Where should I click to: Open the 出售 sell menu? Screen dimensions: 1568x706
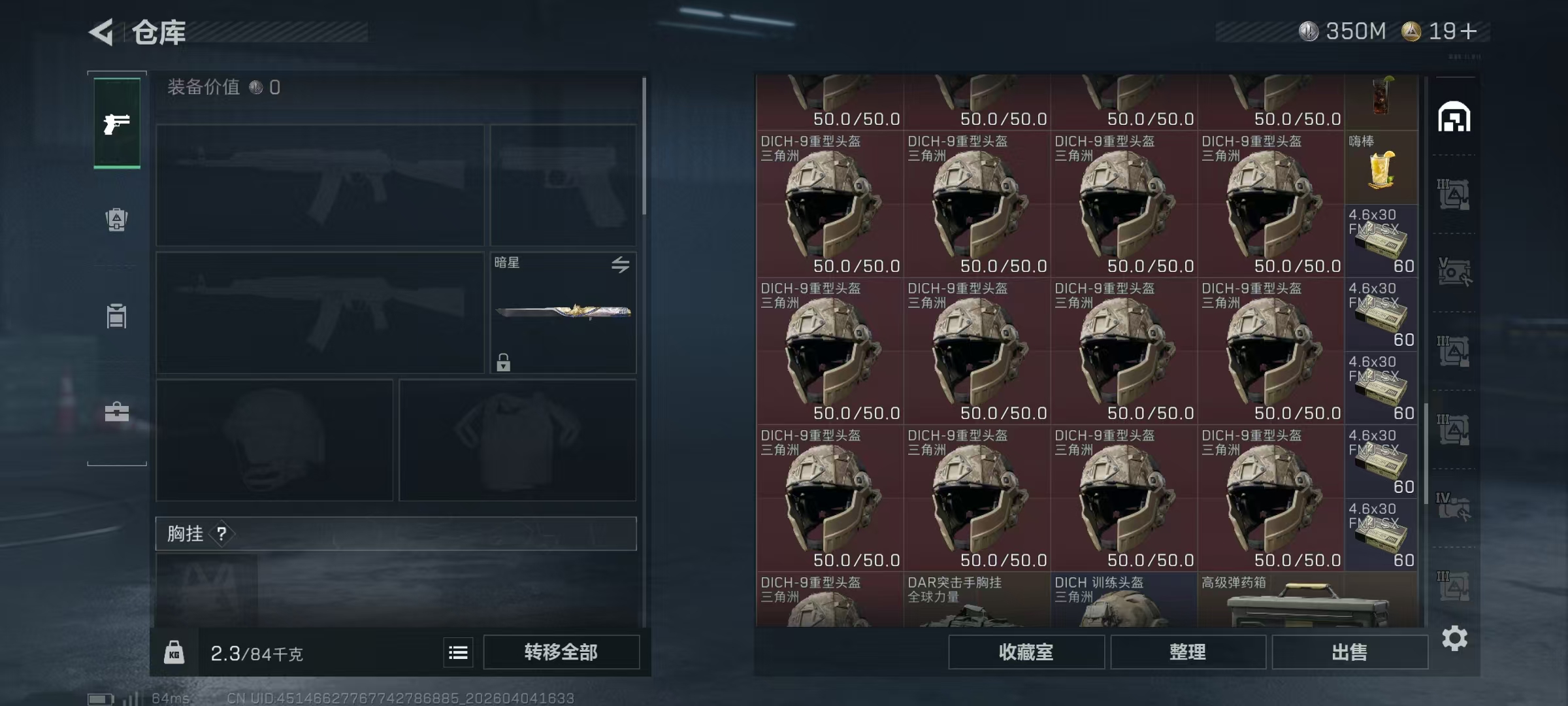(x=1349, y=652)
